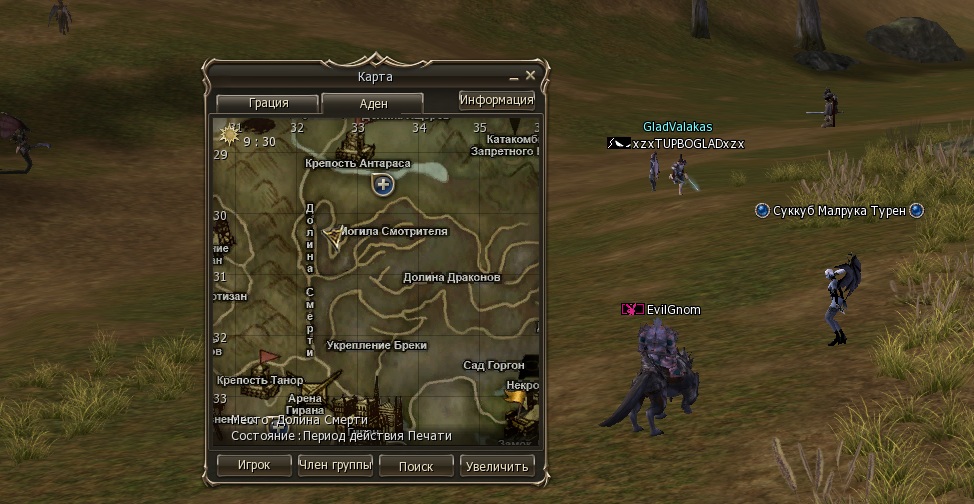Zoom the map with Увеличить
Viewport: 974px width, 504px height.
click(x=498, y=466)
